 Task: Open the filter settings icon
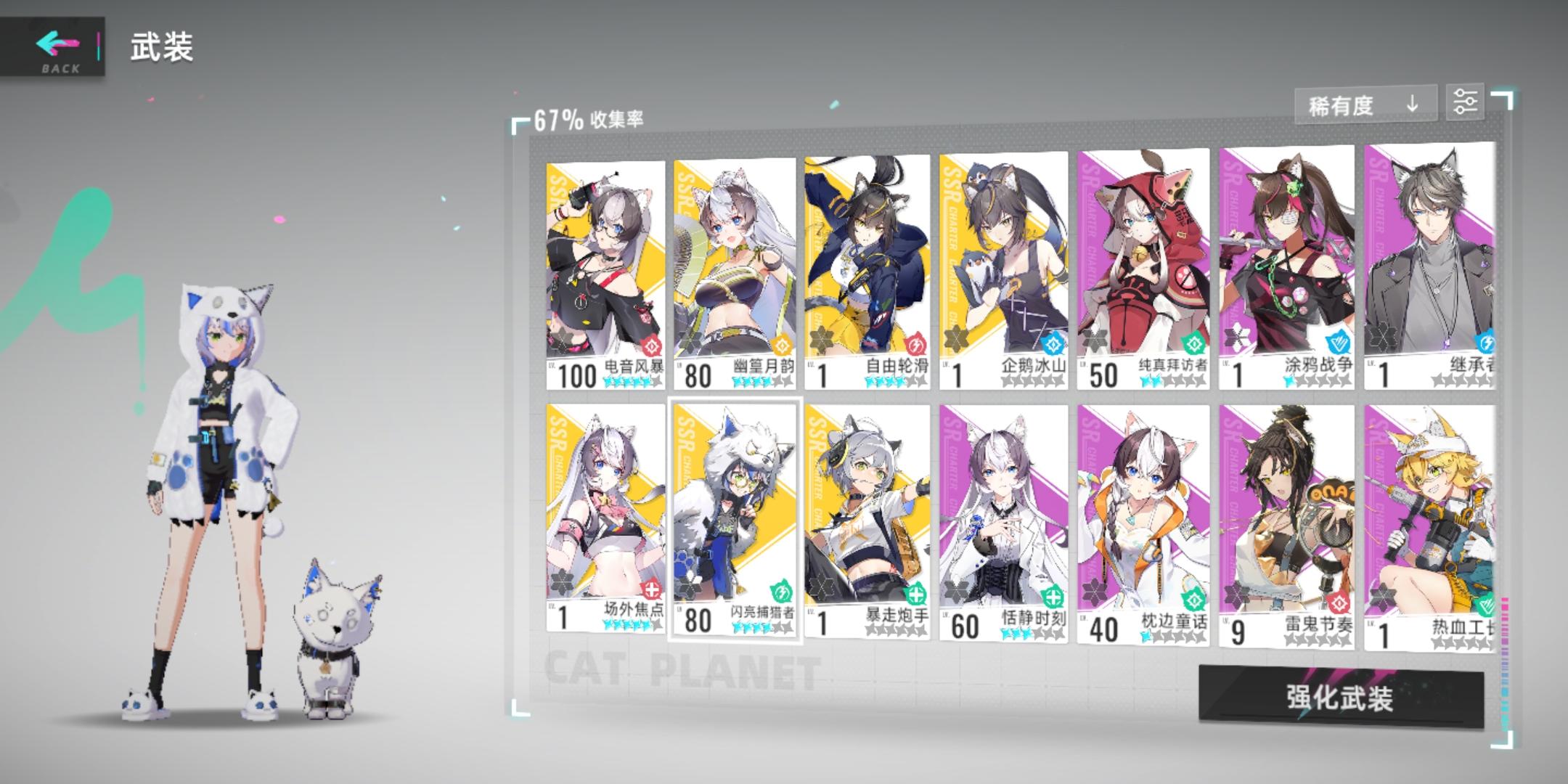point(1466,102)
